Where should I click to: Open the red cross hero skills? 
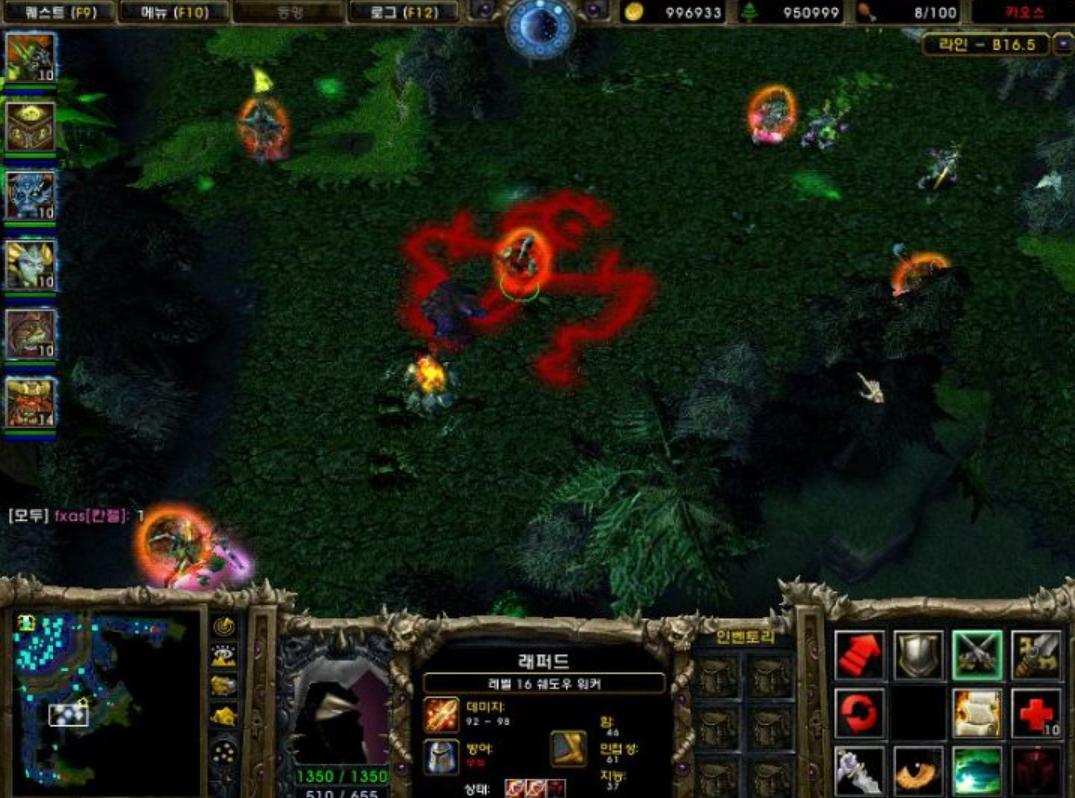pos(1036,713)
